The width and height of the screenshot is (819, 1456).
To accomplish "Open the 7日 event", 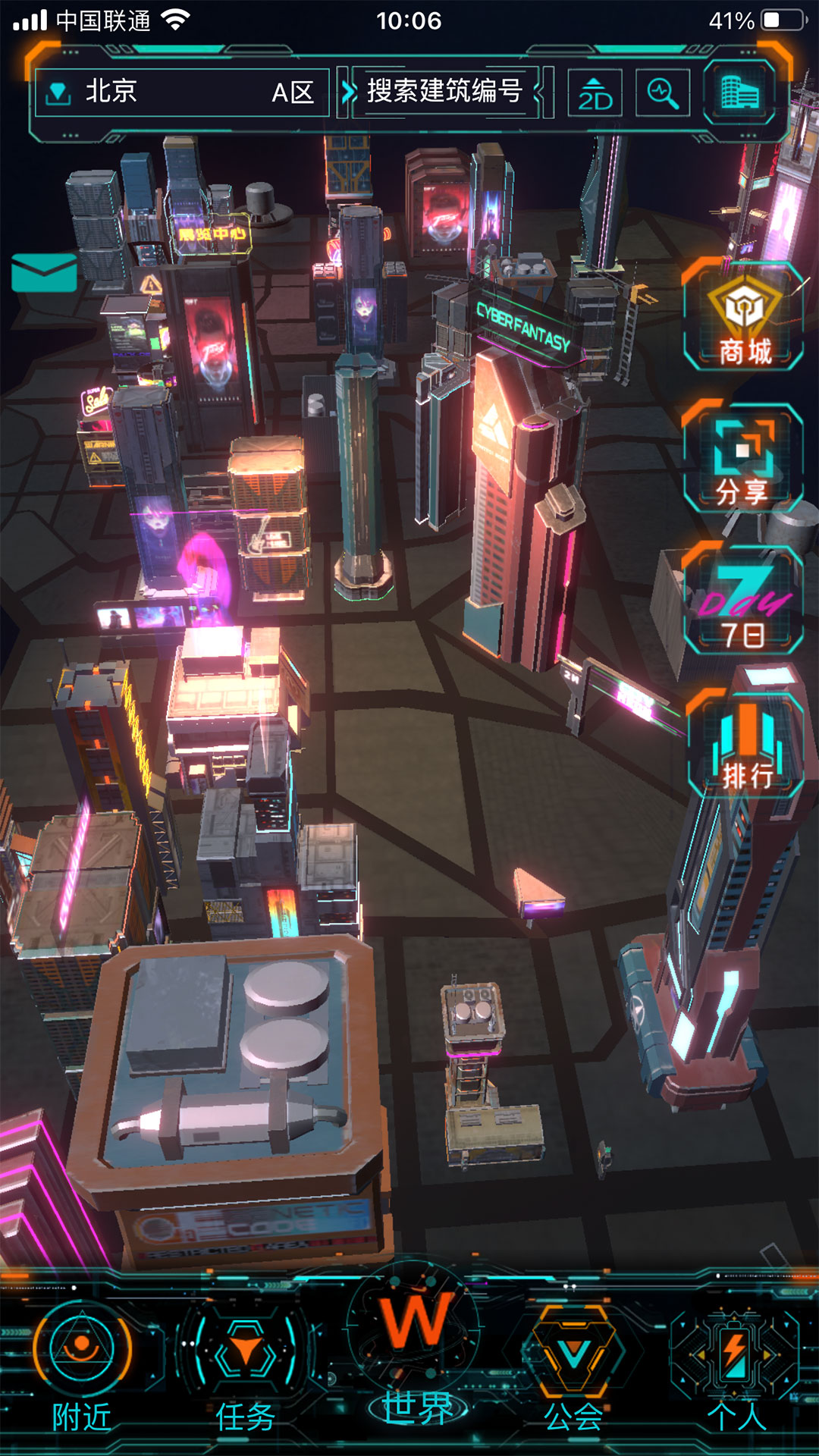I will click(x=744, y=601).
